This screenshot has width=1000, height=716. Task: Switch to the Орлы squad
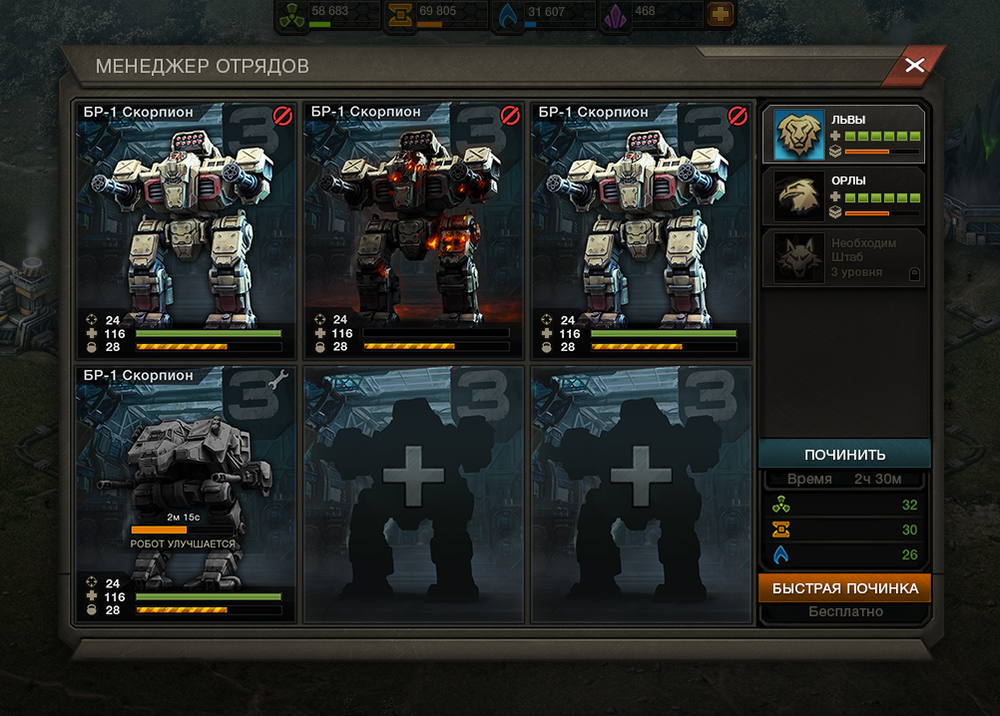coord(846,195)
